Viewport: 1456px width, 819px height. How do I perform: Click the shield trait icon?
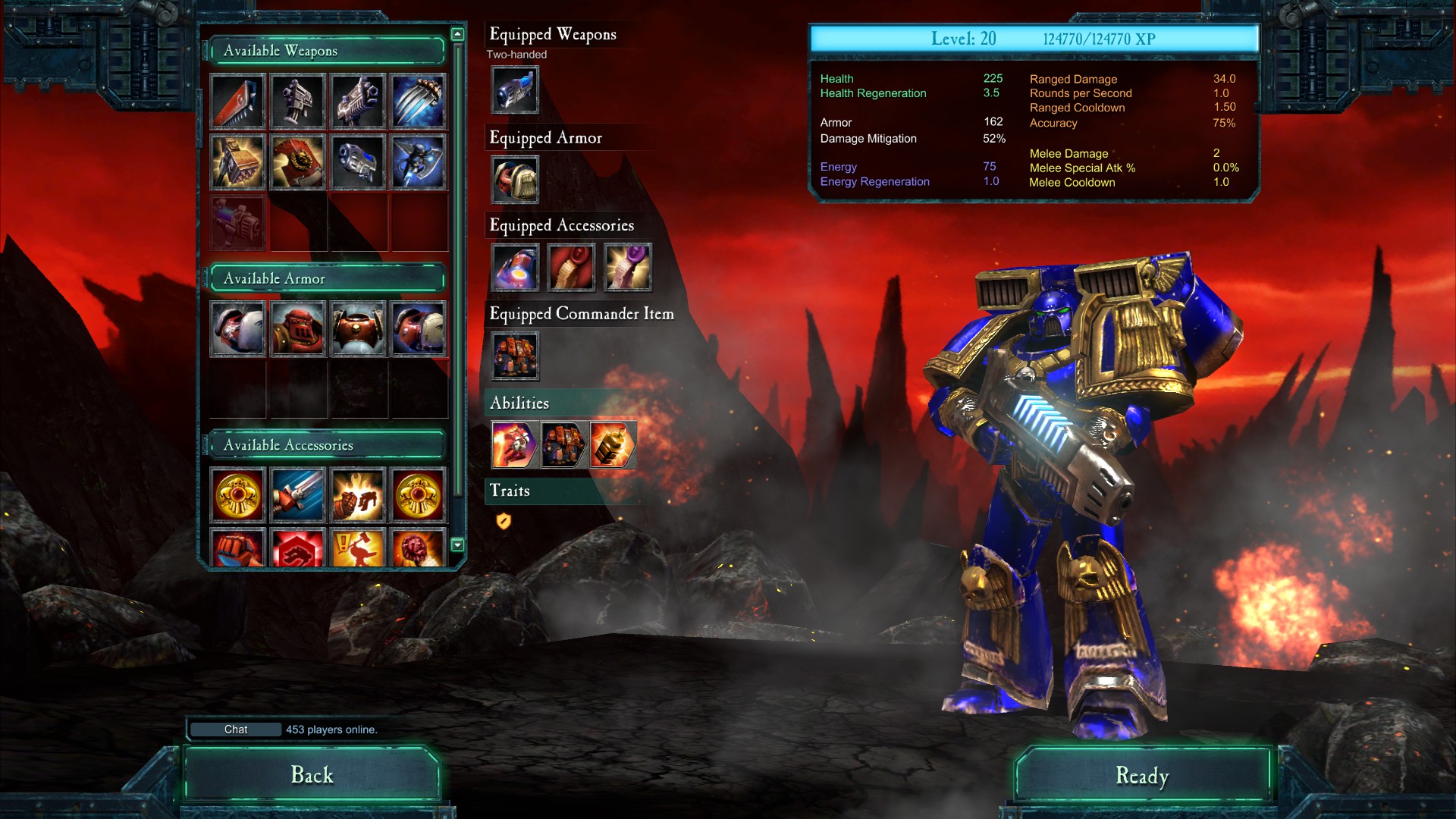(504, 521)
